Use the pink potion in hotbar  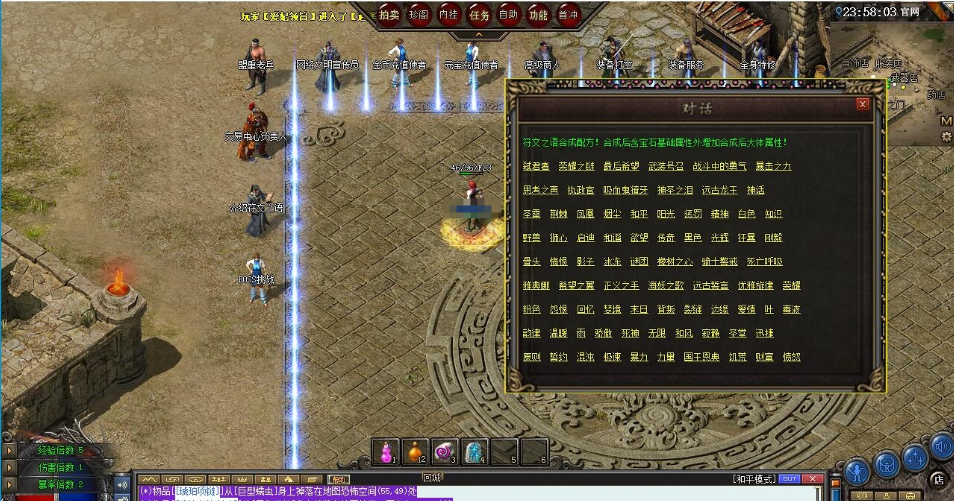(385, 452)
